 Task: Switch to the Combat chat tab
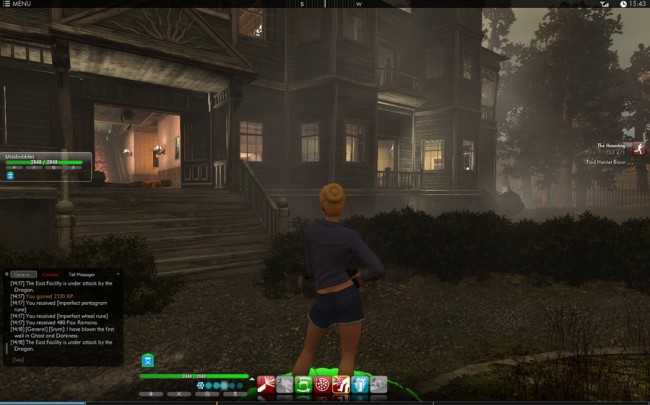(50, 273)
